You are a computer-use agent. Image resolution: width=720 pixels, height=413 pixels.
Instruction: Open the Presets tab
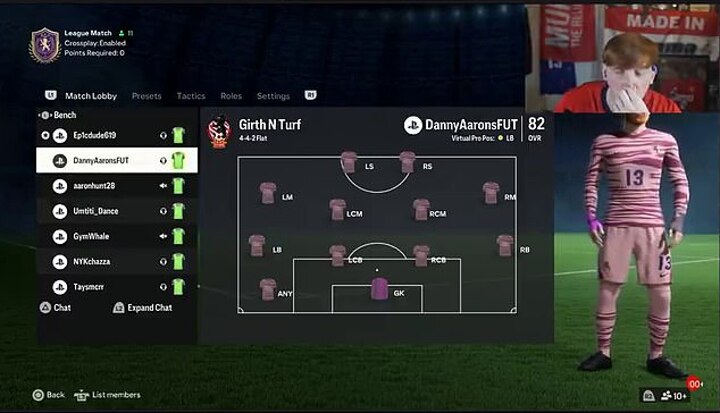pyautogui.click(x=146, y=96)
